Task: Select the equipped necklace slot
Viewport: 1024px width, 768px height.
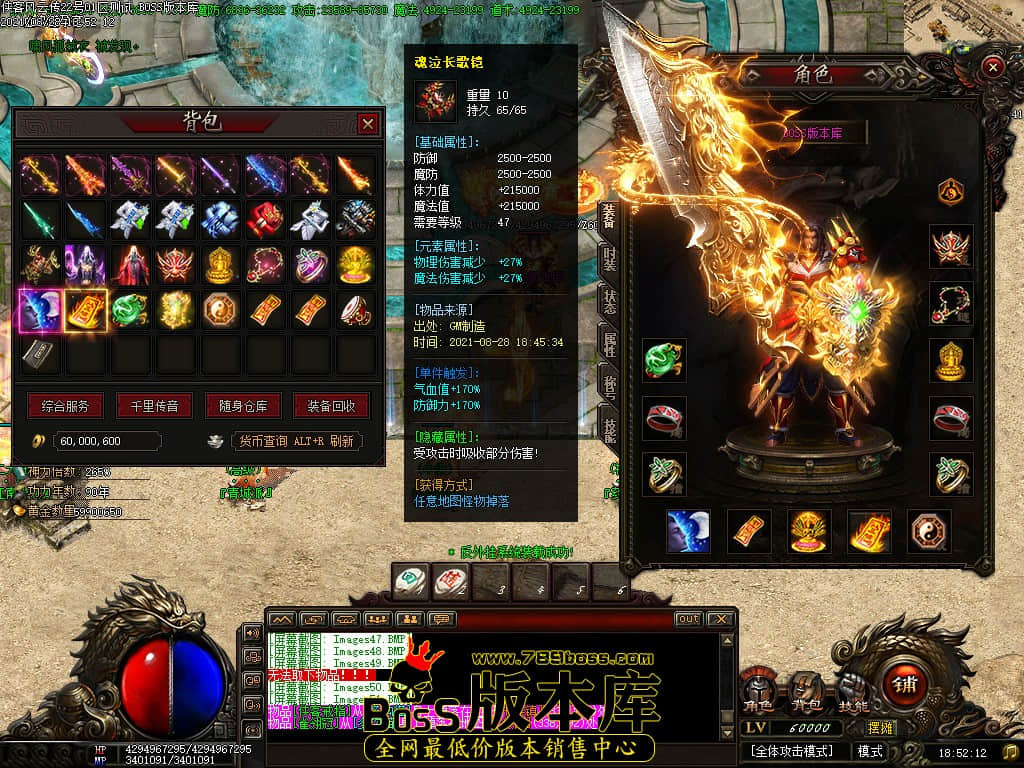Action: (x=951, y=303)
